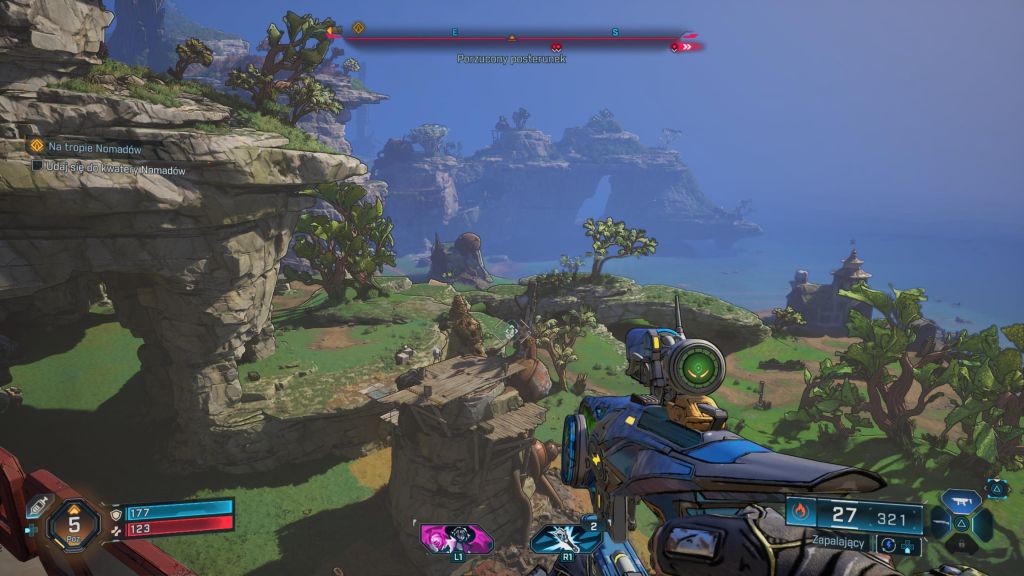Click the orange quest marker on compass

(x=358, y=28)
